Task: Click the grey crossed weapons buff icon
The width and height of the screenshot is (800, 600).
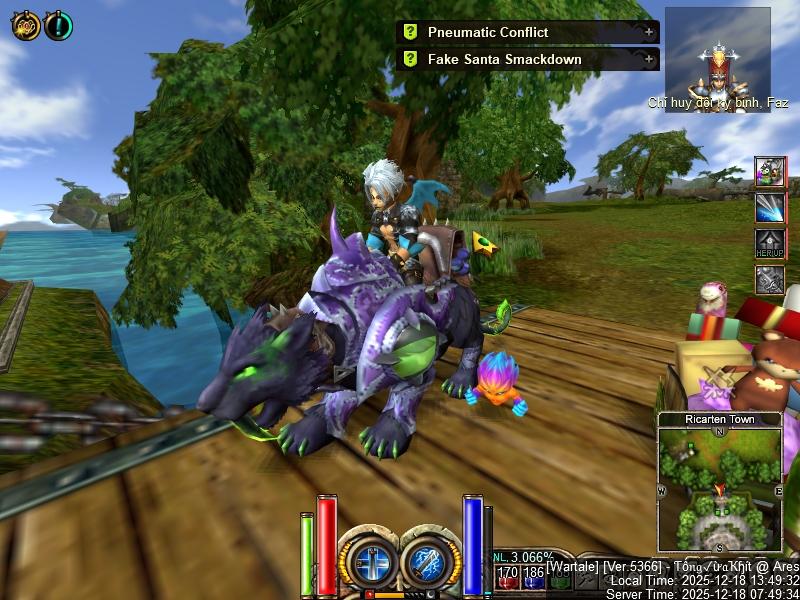Action: (x=769, y=279)
